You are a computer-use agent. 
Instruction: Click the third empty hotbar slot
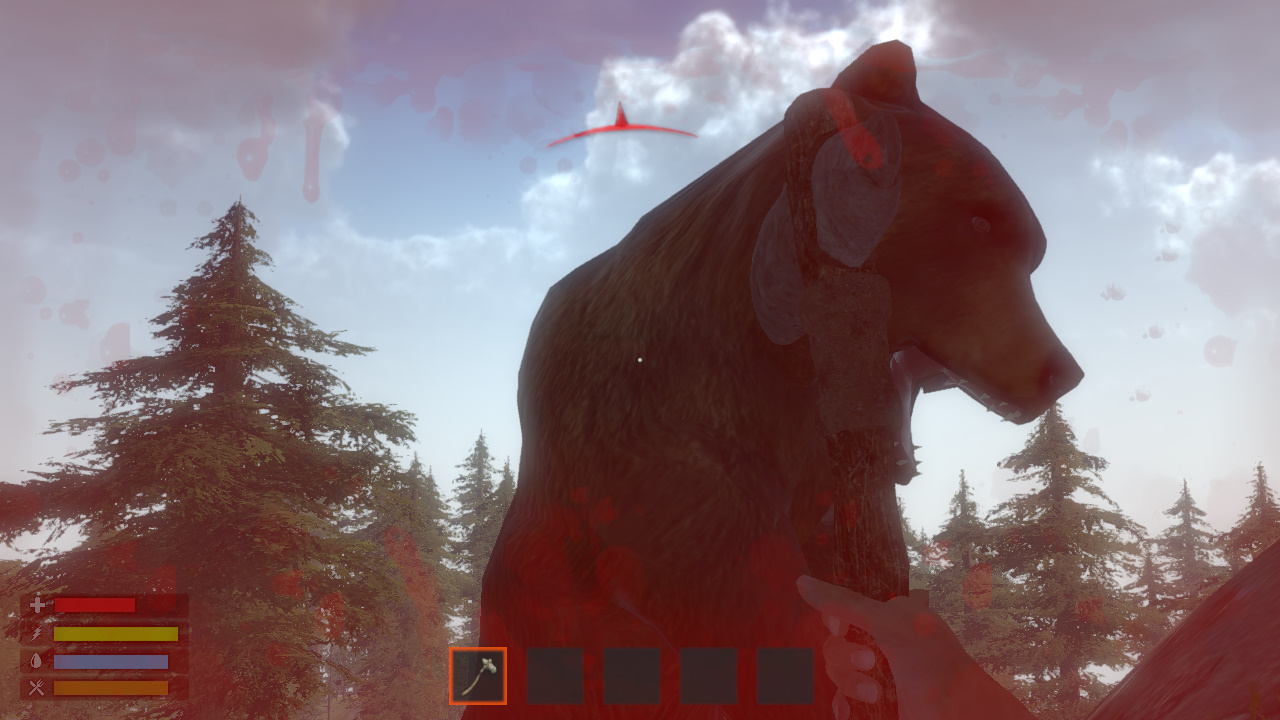click(x=632, y=678)
